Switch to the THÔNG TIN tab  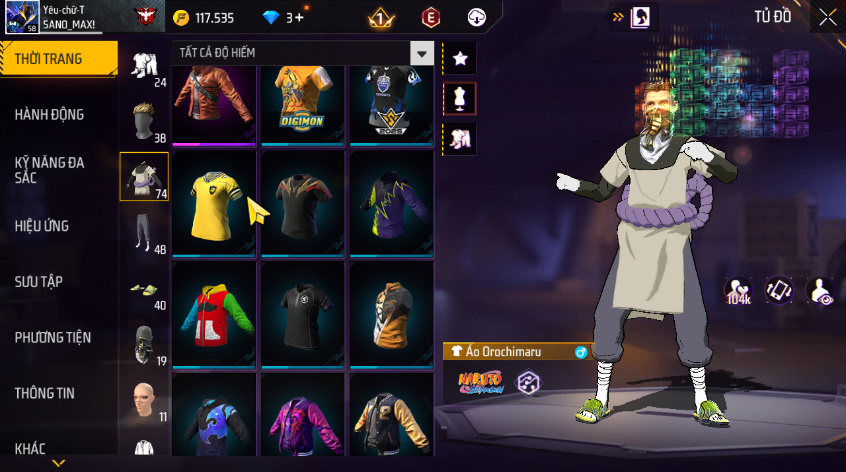44,393
